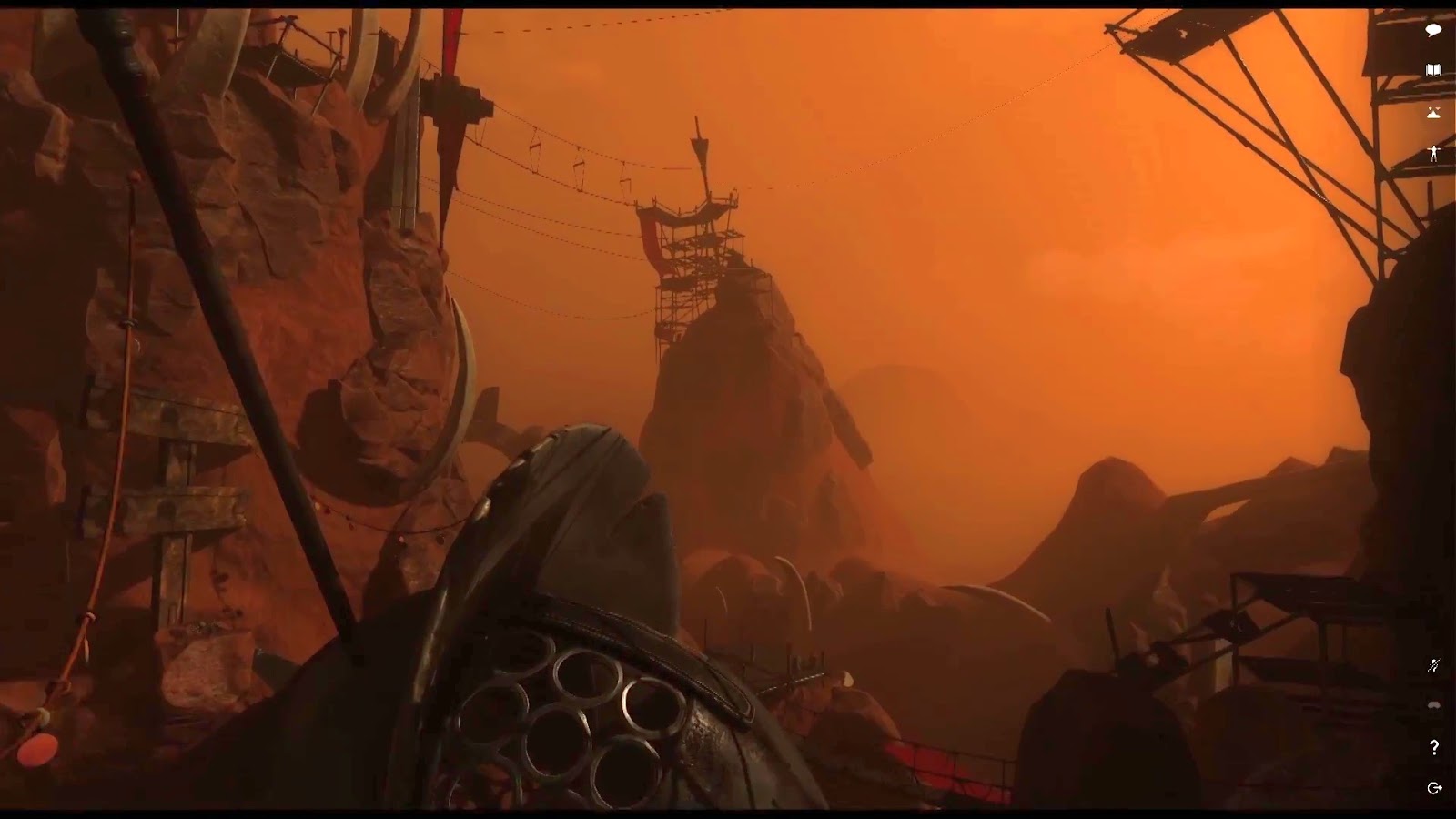The height and width of the screenshot is (819, 1456).
Task: Toggle the VR headset mode icon
Action: click(1435, 705)
